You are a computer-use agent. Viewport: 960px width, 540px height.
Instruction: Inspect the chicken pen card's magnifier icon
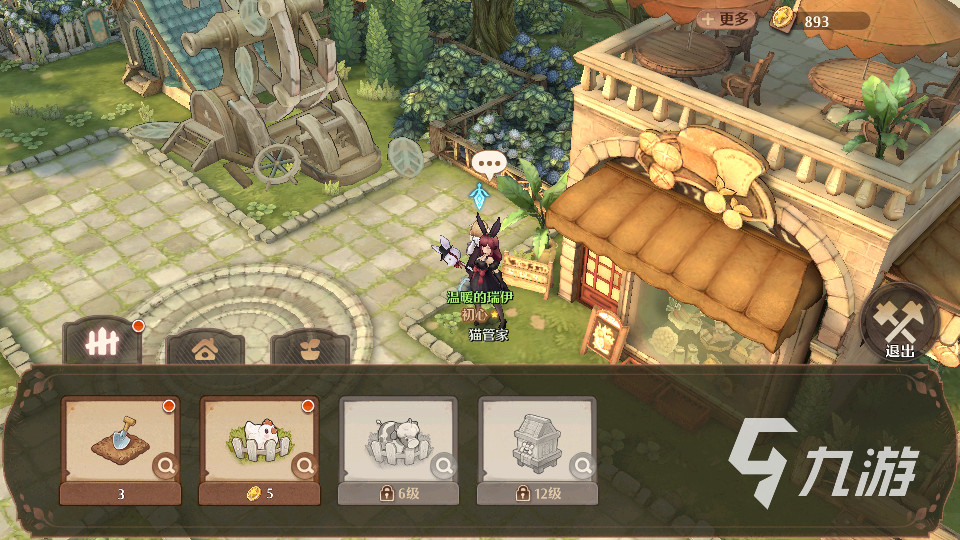pos(304,465)
